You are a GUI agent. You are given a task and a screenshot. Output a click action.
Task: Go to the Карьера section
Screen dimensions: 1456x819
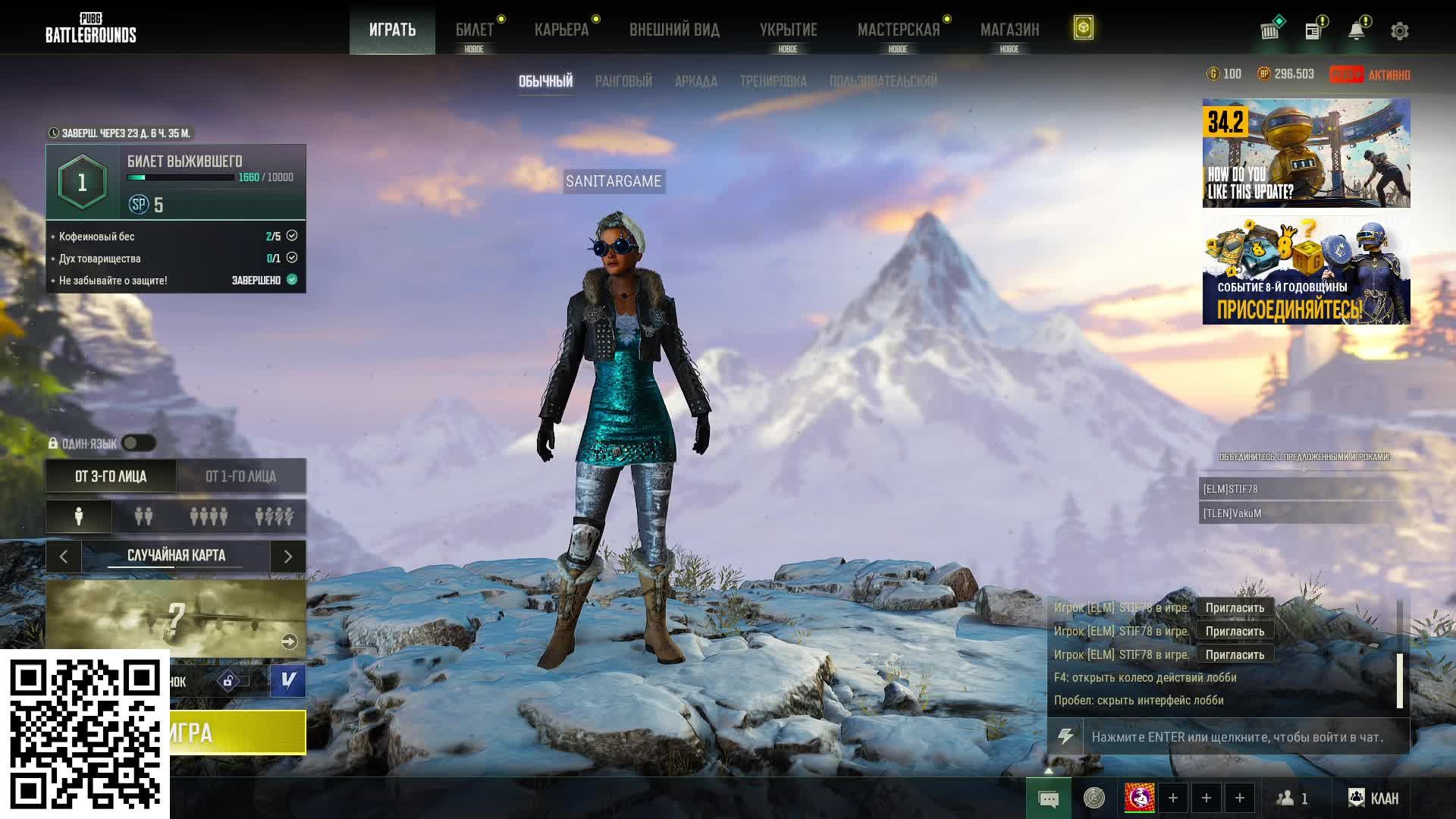(561, 30)
